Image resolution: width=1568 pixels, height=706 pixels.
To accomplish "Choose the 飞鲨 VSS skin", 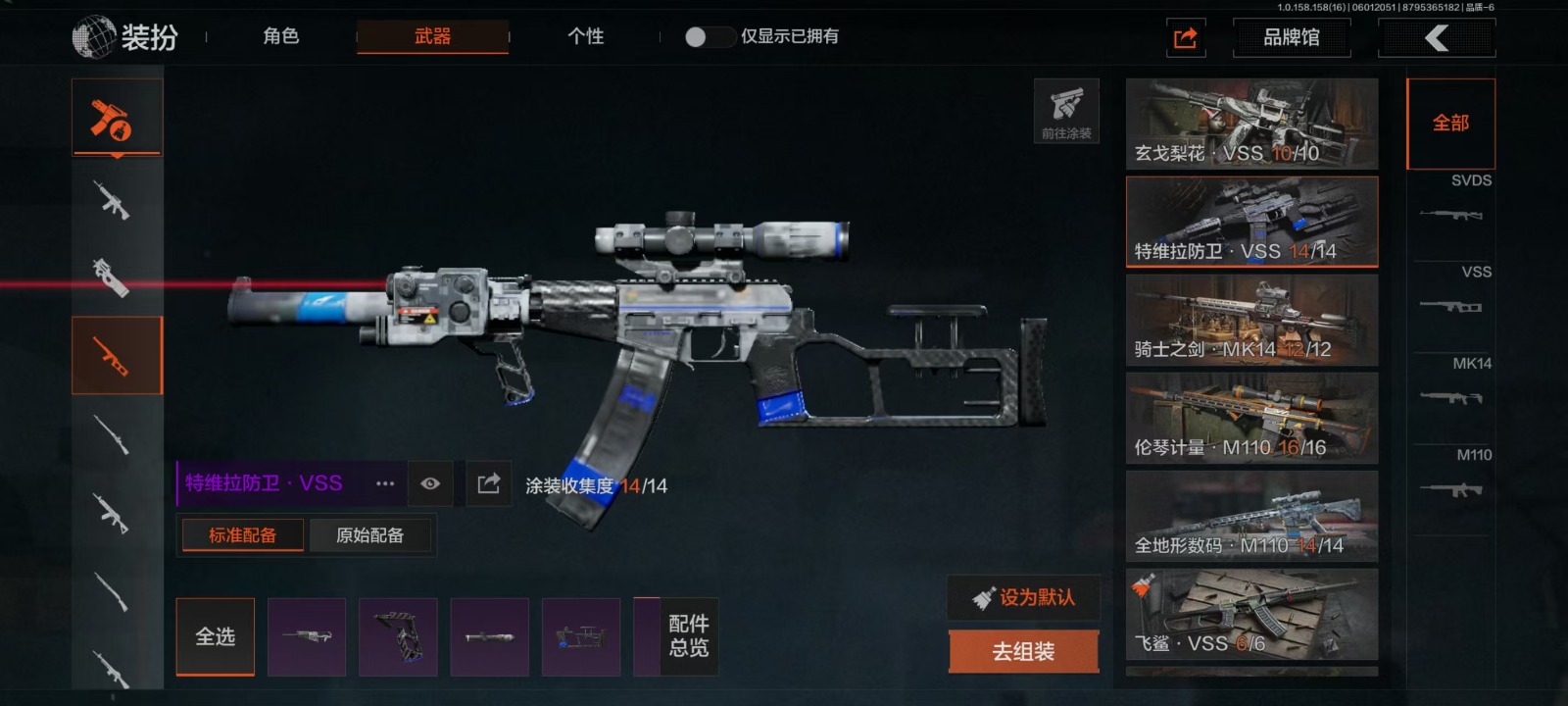I will (1251, 614).
